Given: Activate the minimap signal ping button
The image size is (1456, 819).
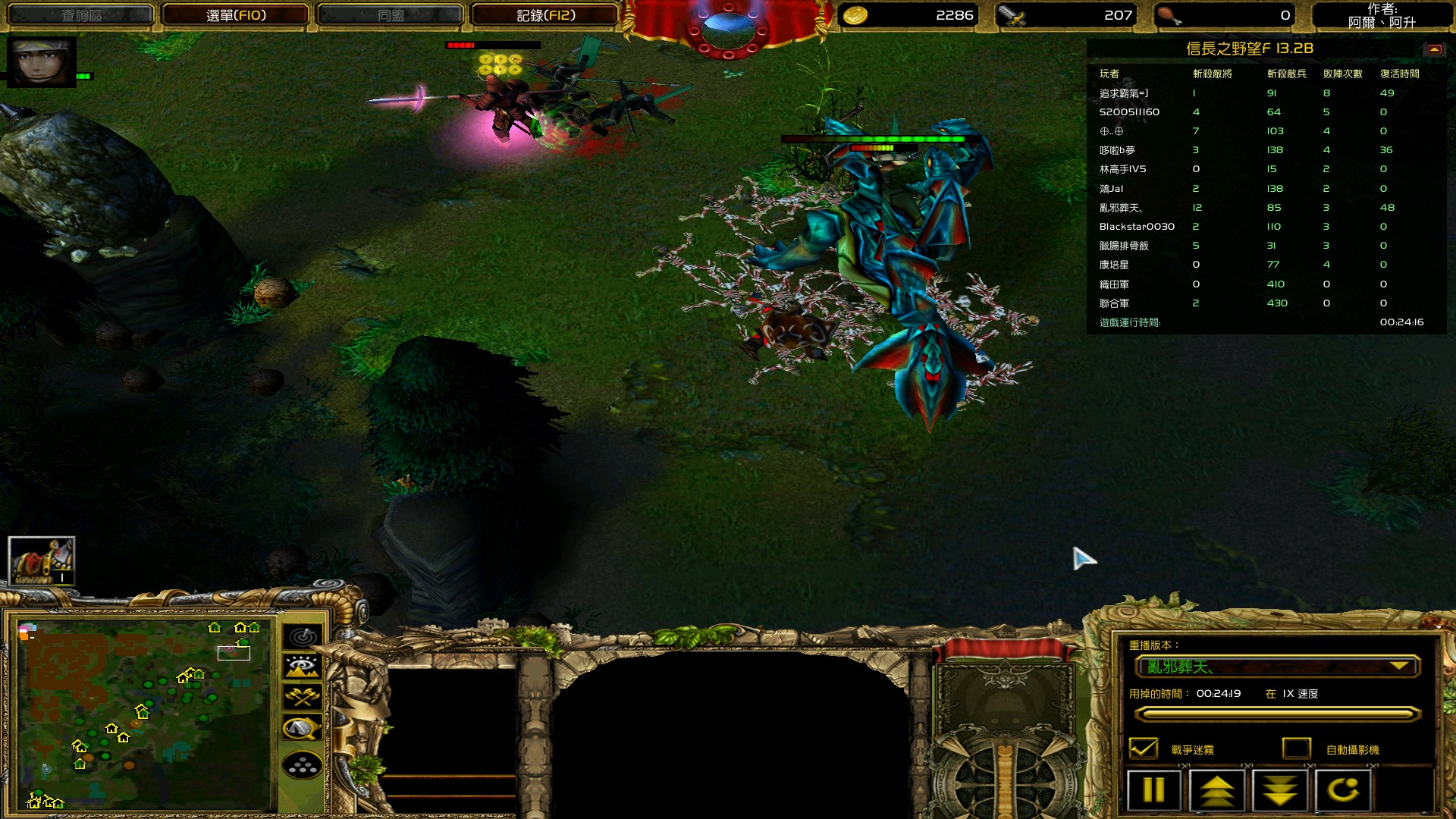Looking at the screenshot, I should pyautogui.click(x=303, y=636).
